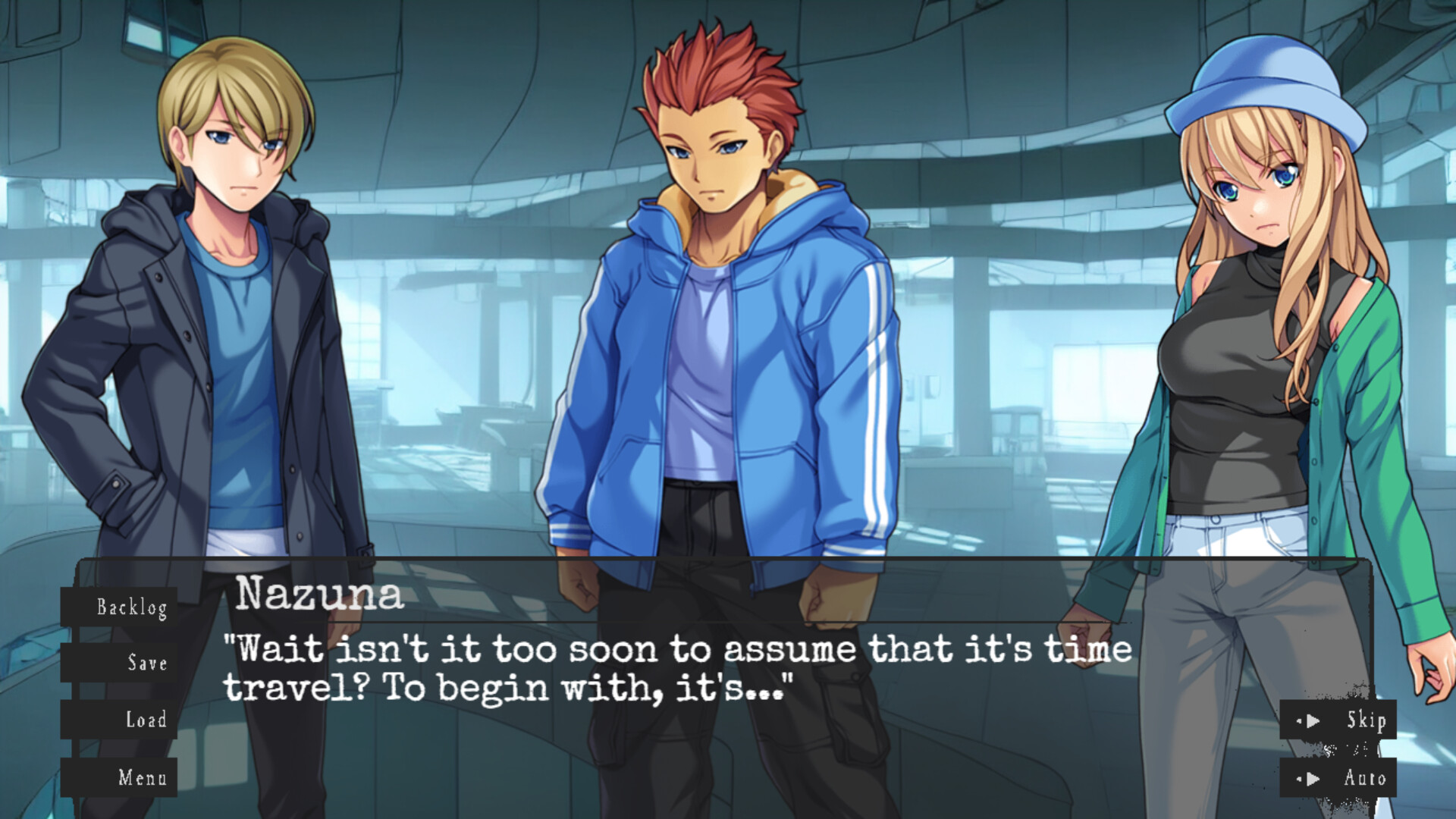Click the nameplate showing Nazuna
Viewport: 1456px width, 819px height.
tap(318, 598)
